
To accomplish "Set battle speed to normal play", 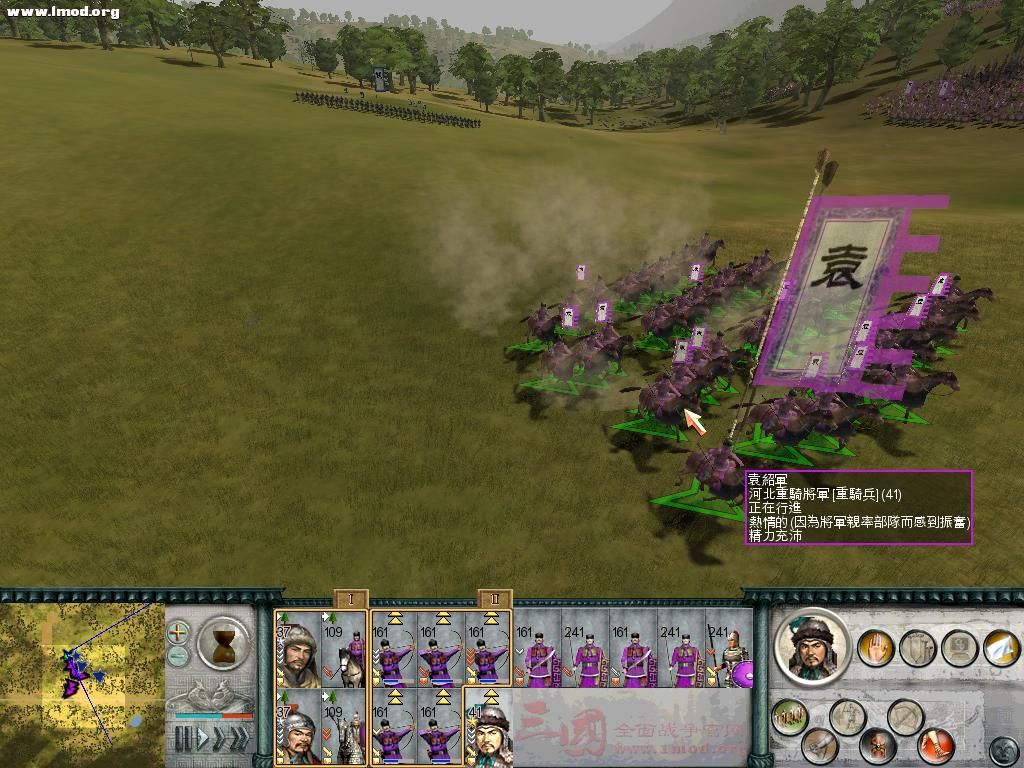I will click(200, 739).
